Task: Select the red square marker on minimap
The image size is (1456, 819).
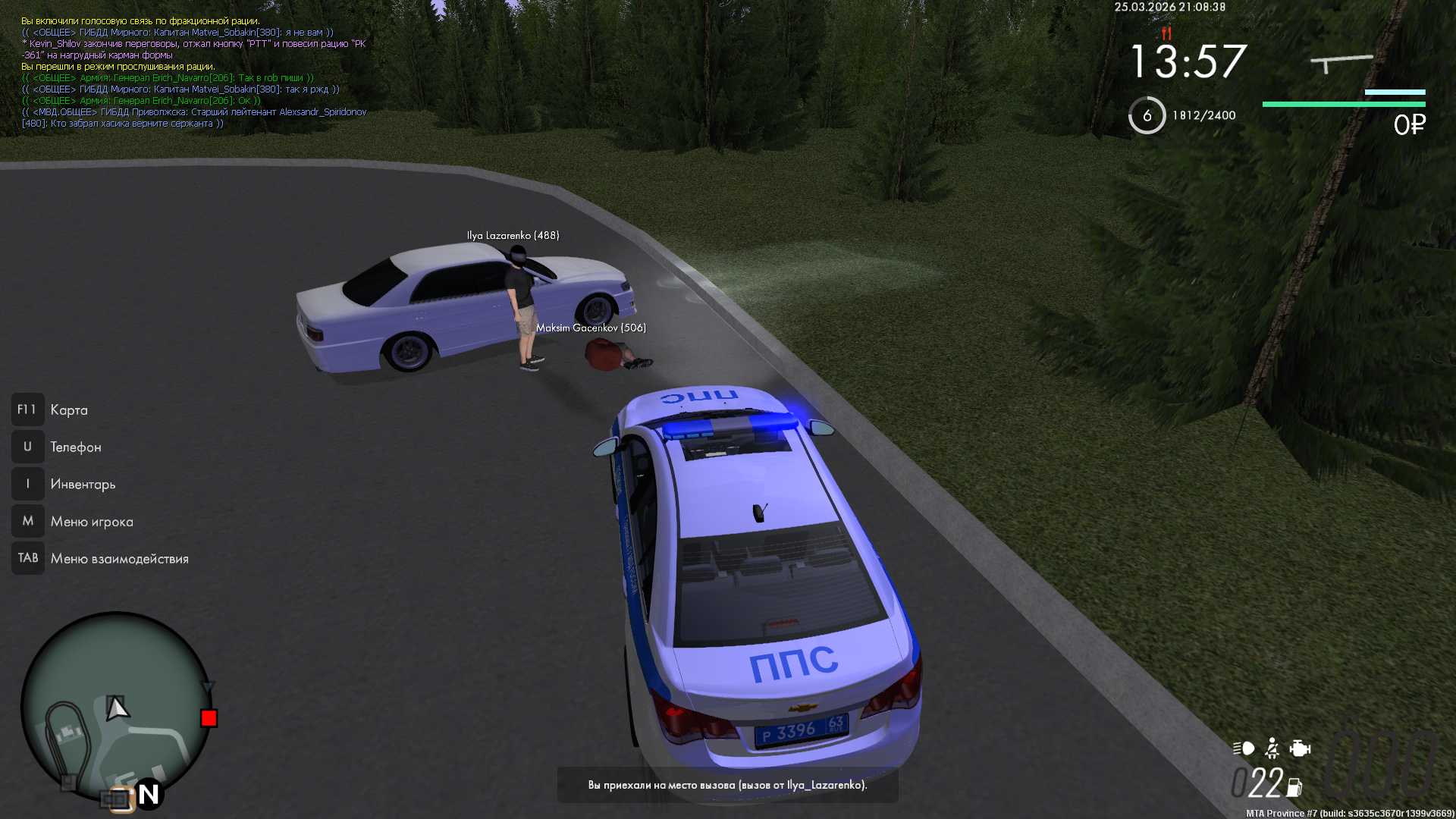Action: (x=209, y=718)
